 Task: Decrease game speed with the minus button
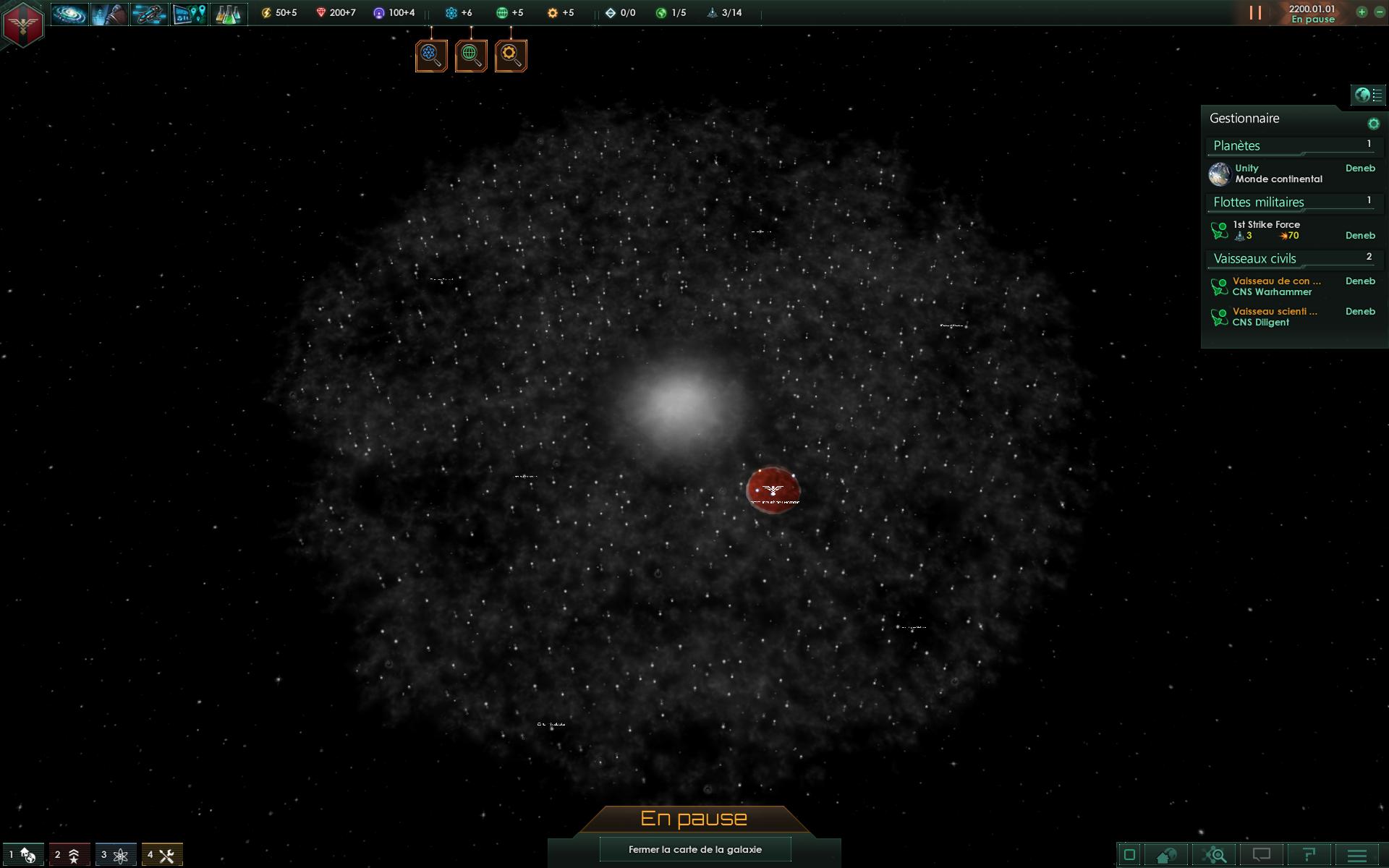point(1380,12)
